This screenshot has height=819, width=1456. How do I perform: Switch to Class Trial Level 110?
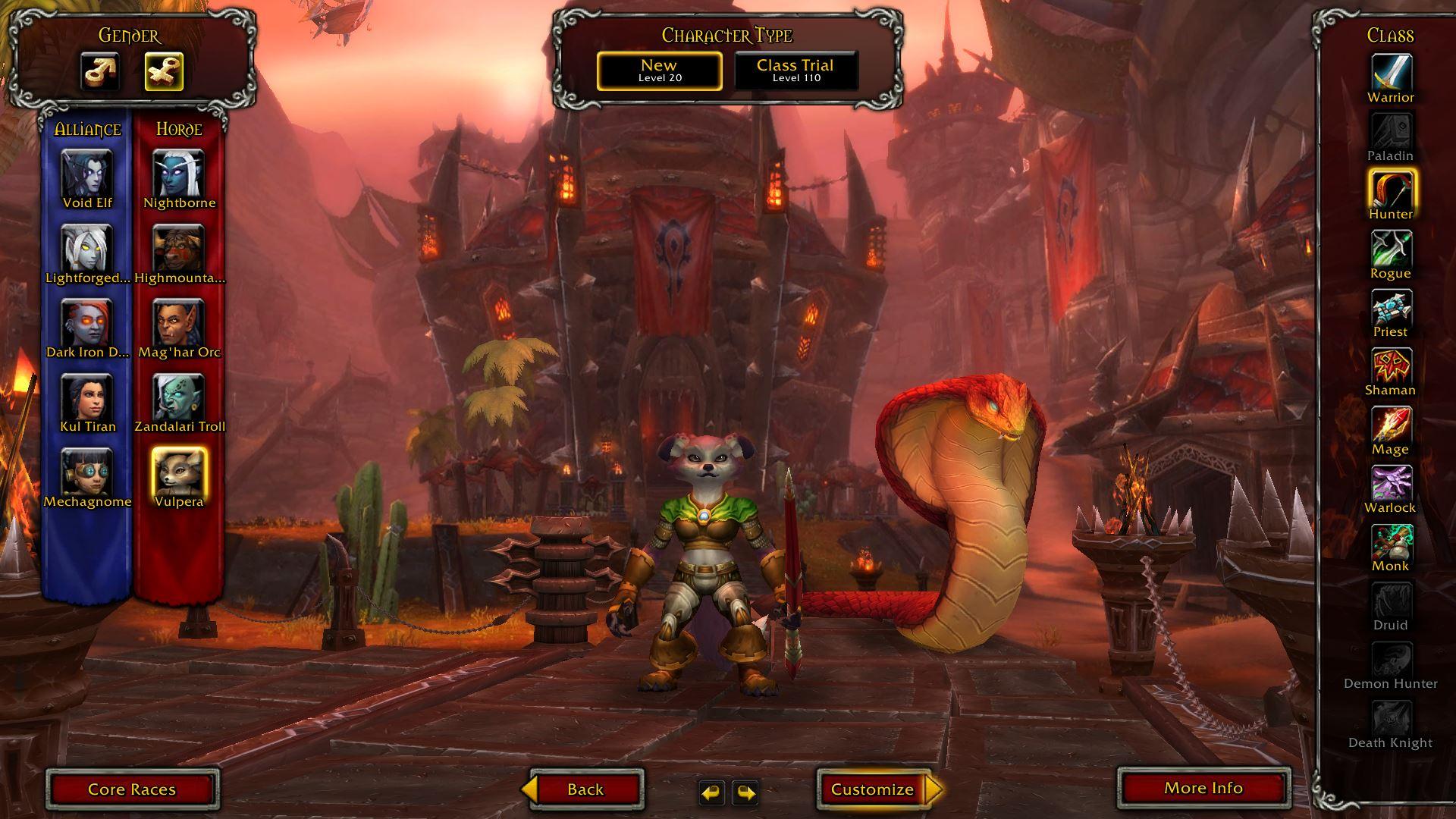[795, 71]
